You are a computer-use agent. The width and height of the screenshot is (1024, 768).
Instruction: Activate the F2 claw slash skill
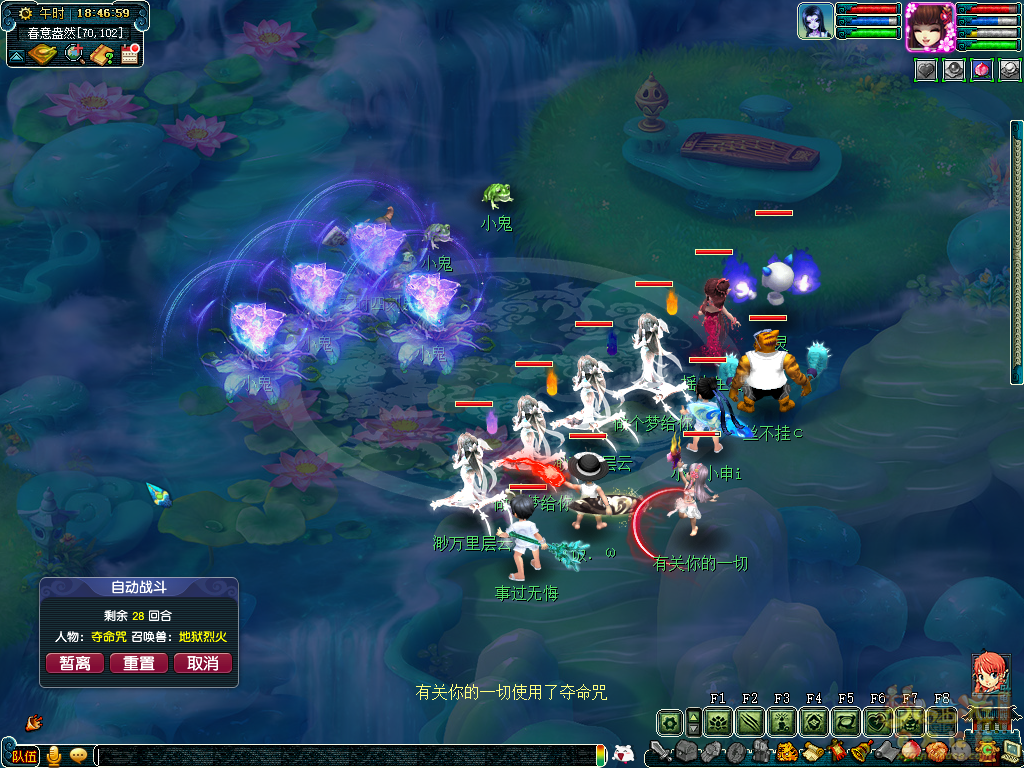click(750, 721)
